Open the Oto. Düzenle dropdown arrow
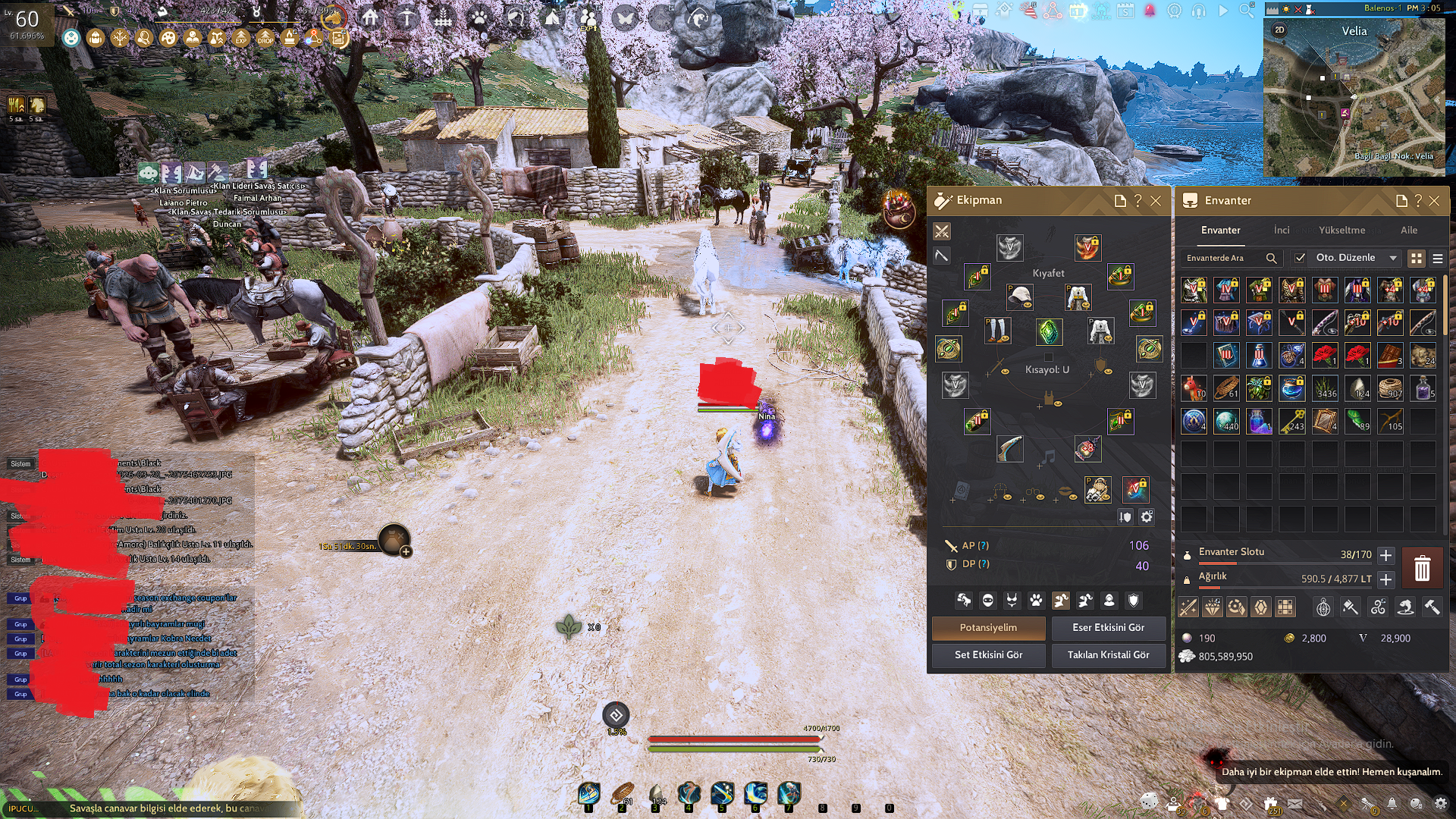This screenshot has height=819, width=1456. point(1394,258)
